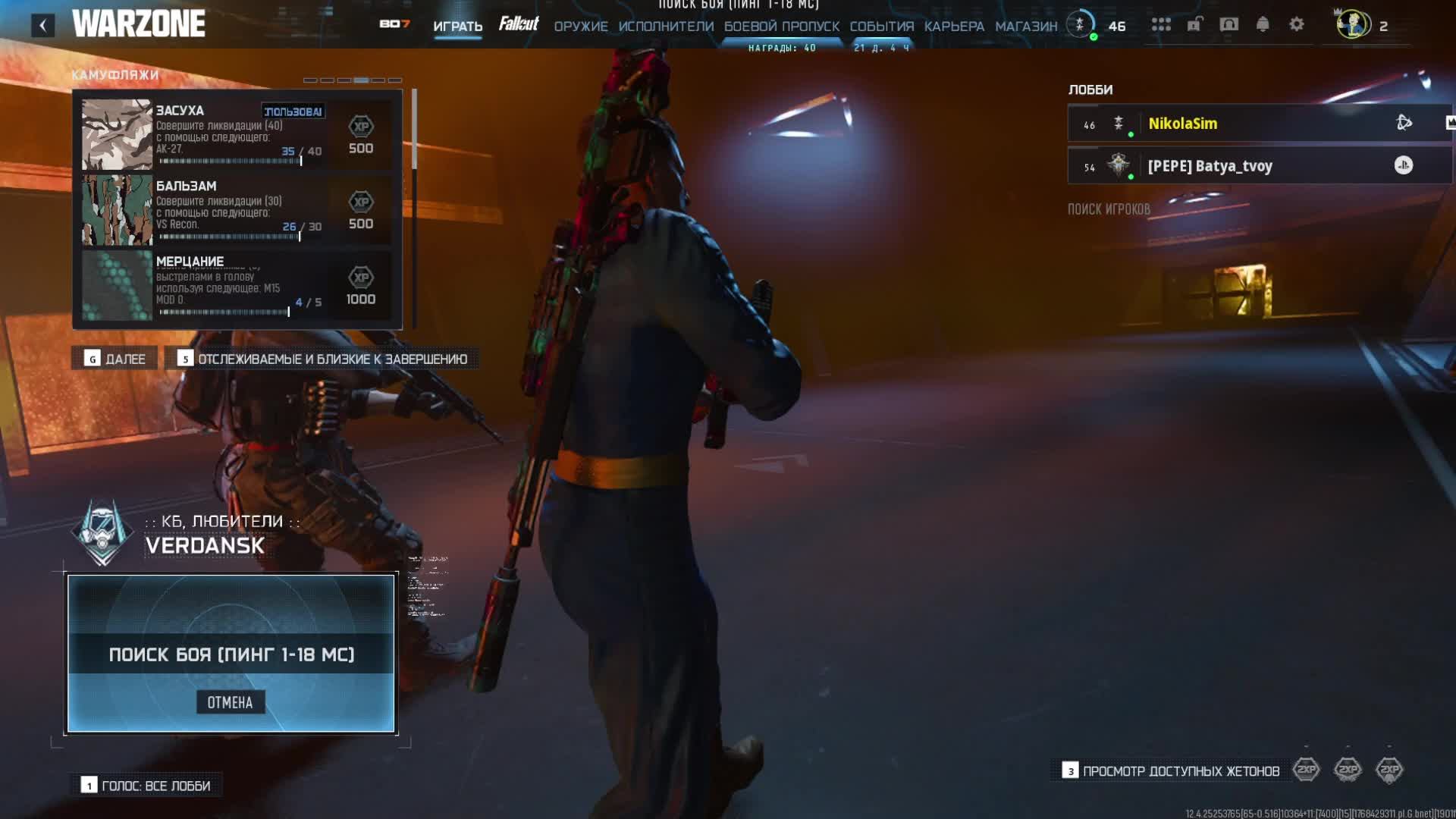Go back using the arrow button

tap(42, 26)
